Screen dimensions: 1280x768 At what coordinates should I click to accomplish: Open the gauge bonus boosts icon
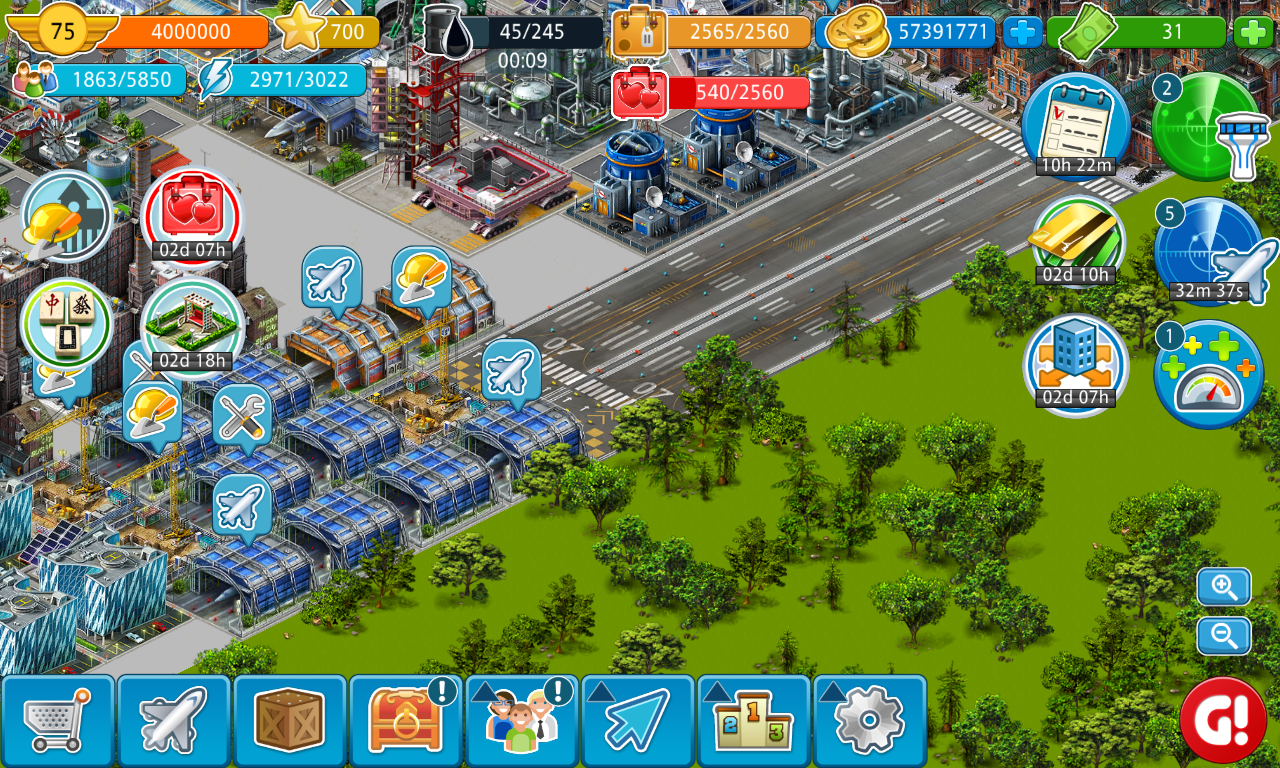coord(1208,375)
